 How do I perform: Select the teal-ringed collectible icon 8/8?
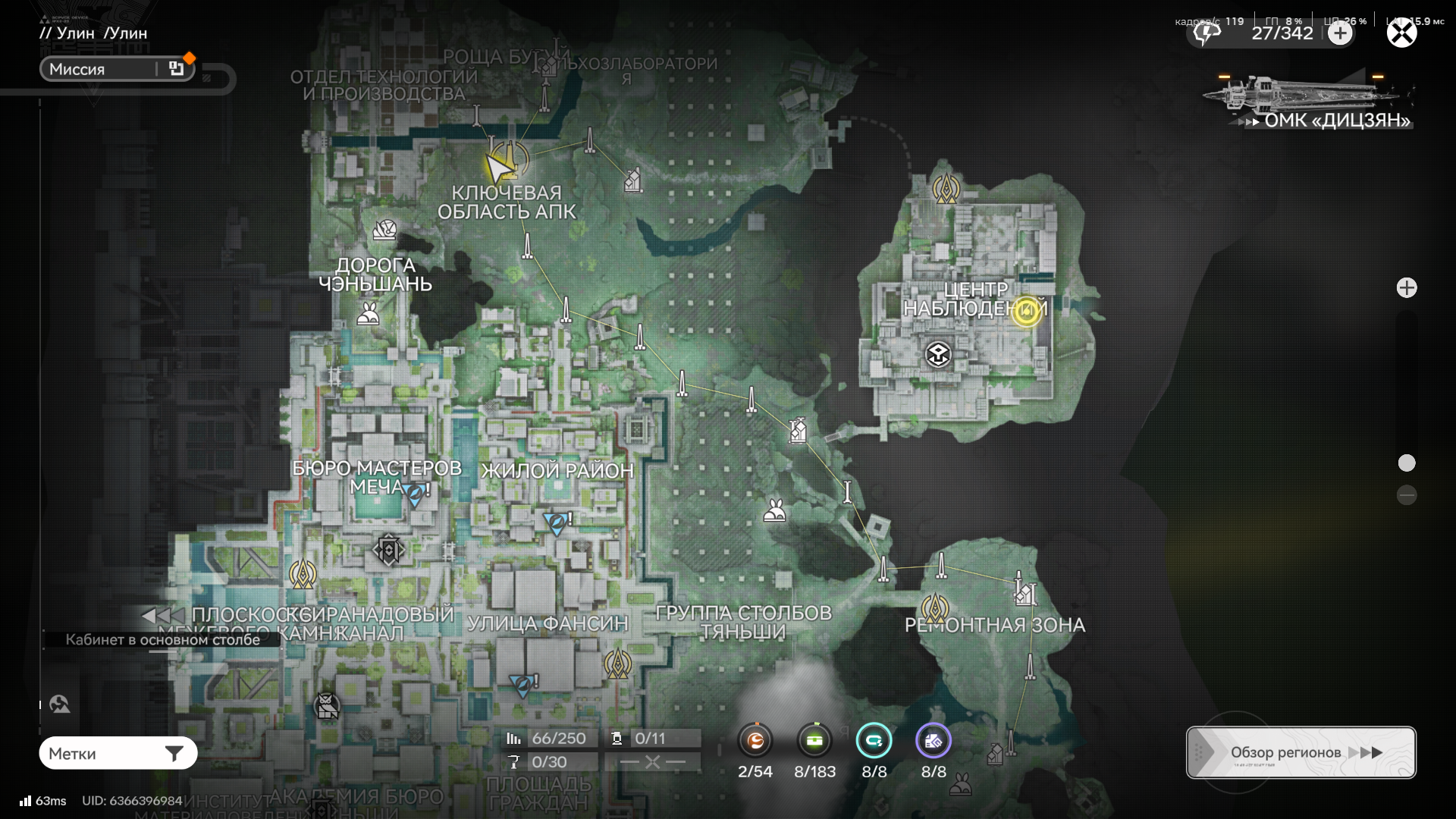coord(874,742)
